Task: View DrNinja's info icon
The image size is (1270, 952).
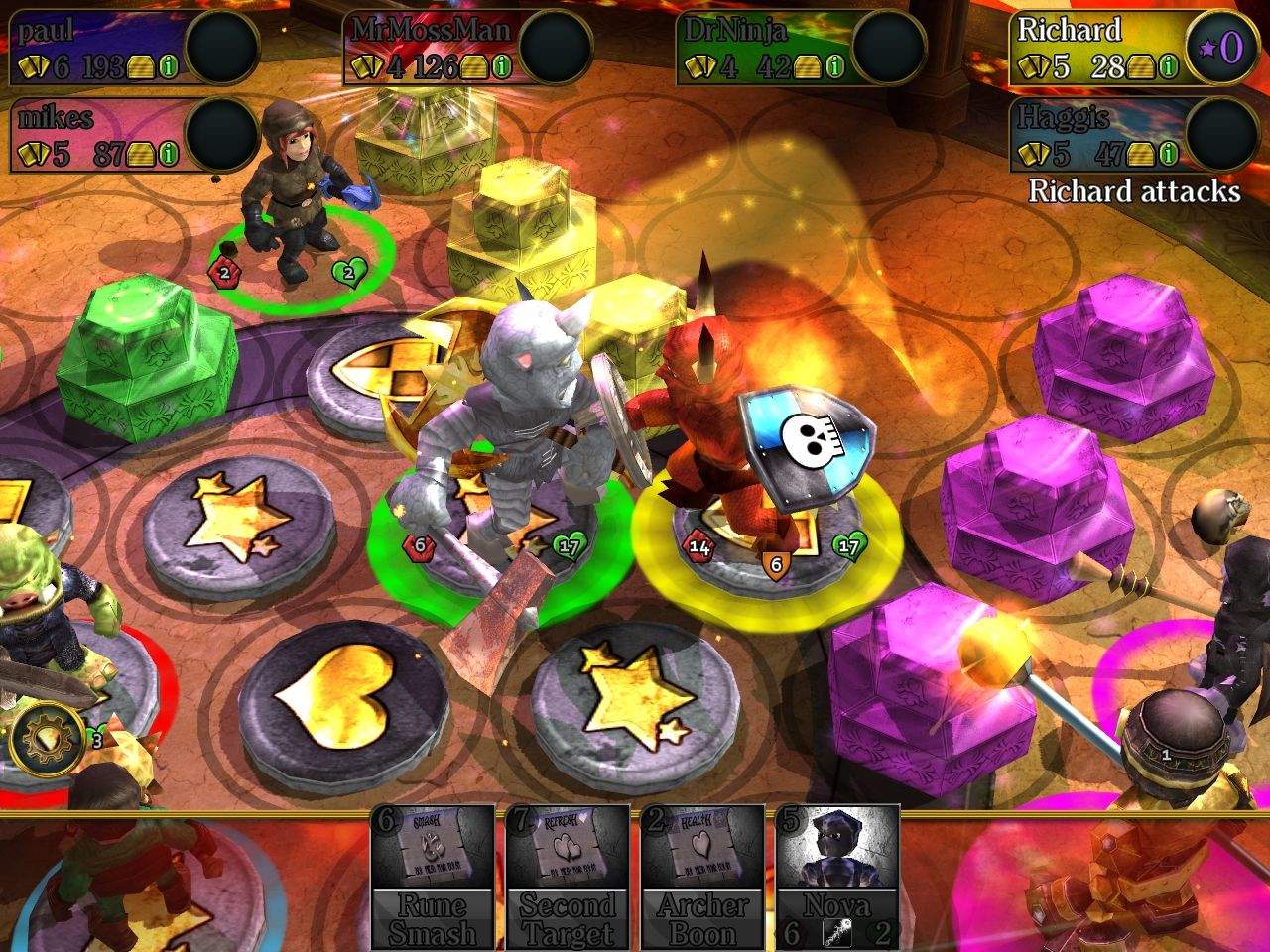Action: click(835, 67)
